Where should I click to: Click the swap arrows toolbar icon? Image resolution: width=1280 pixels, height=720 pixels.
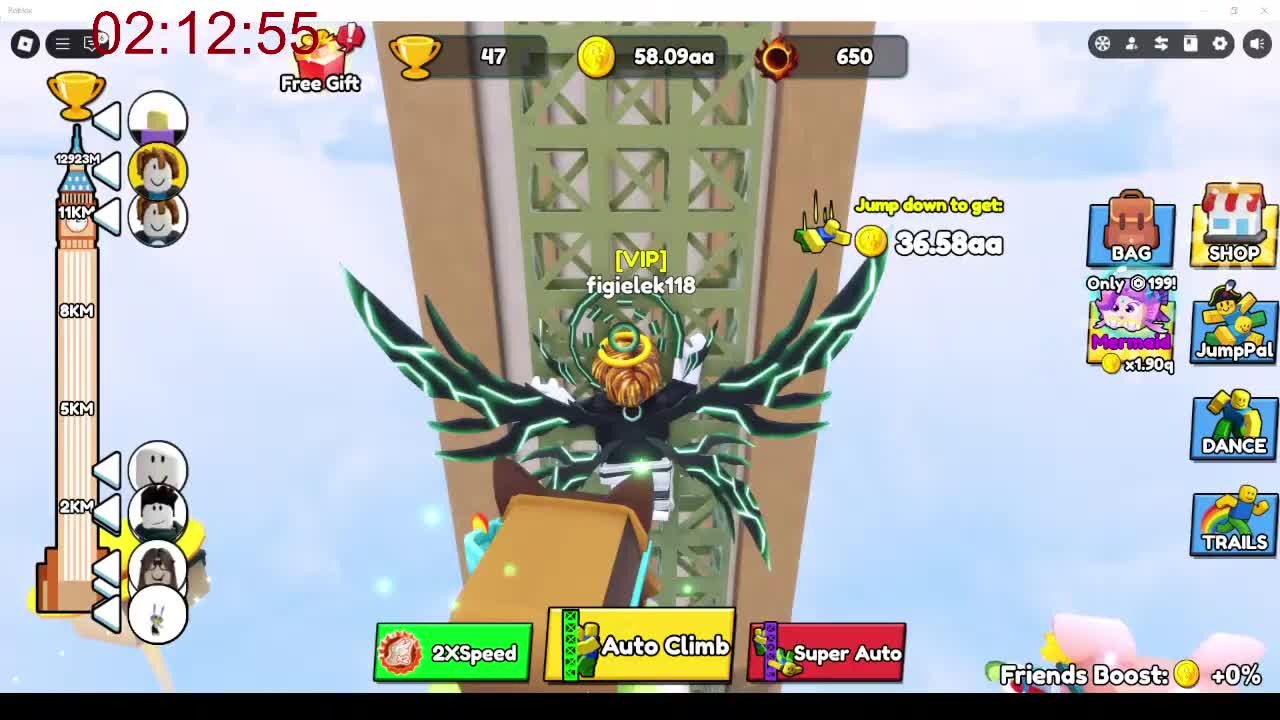point(1161,43)
